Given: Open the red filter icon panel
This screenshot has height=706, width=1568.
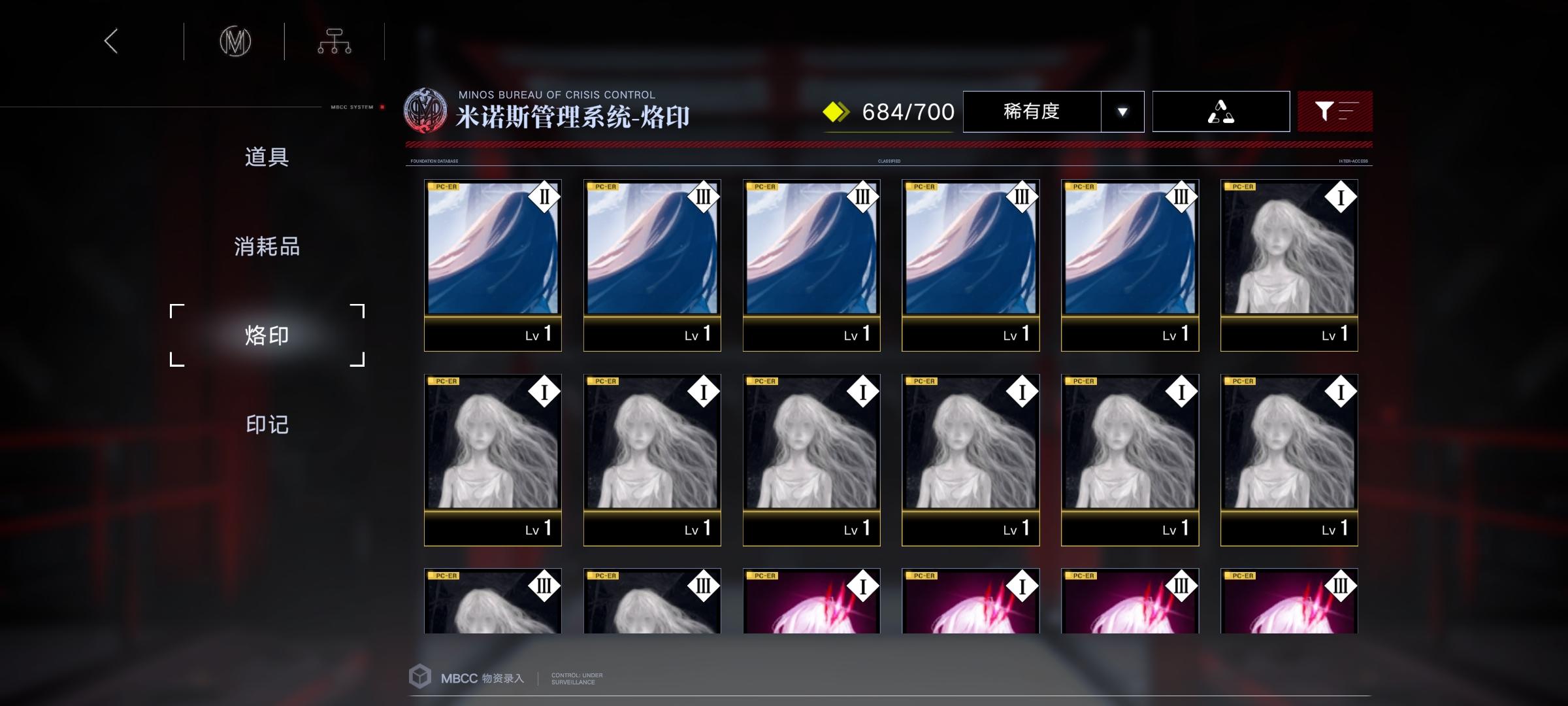Looking at the screenshot, I should (x=1335, y=111).
